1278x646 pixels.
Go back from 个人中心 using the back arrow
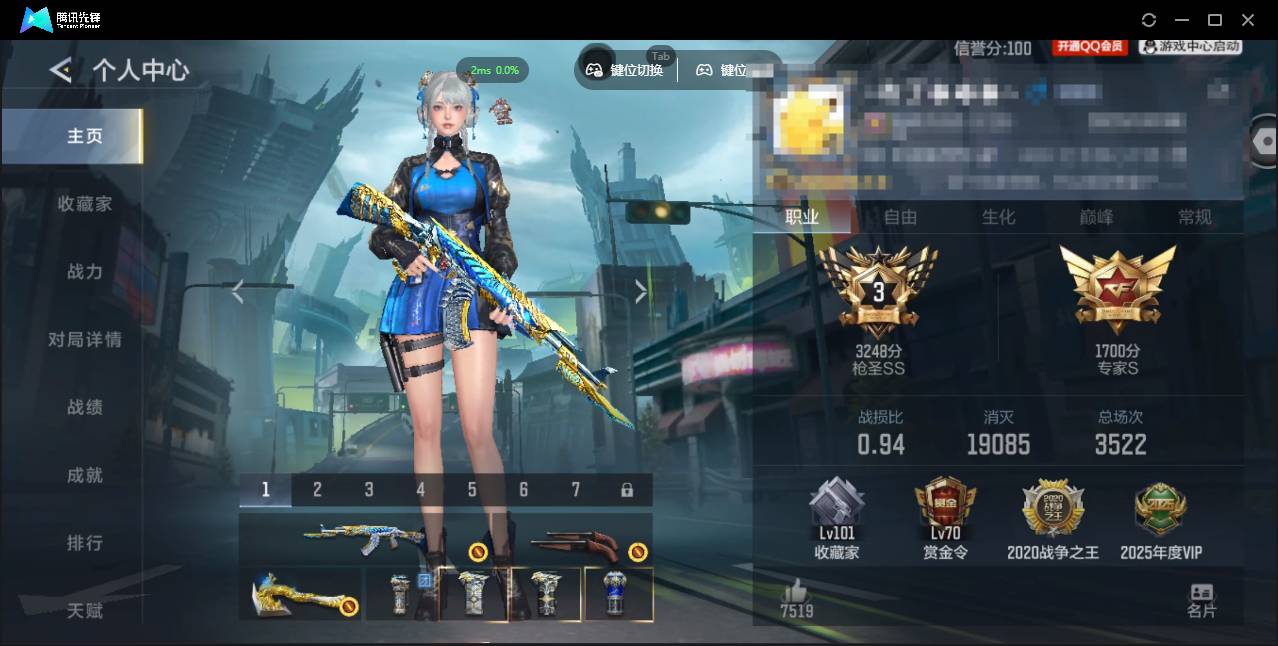point(61,70)
